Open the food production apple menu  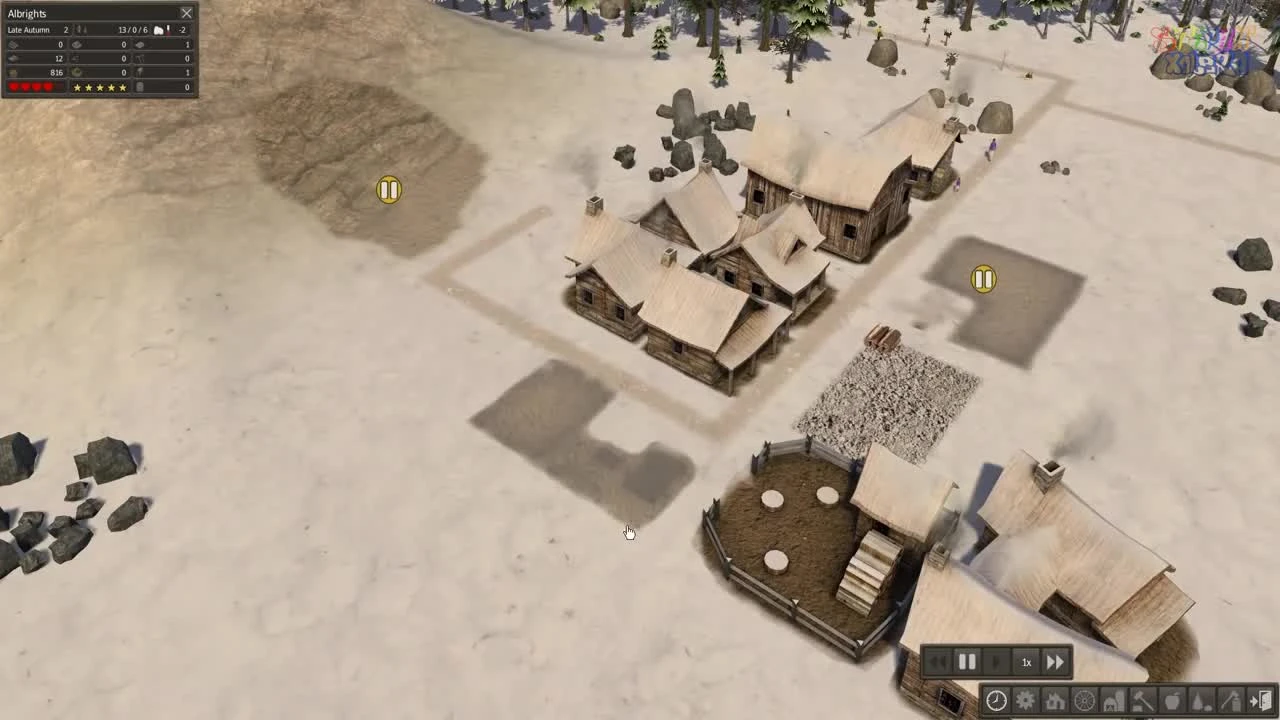coord(1172,700)
